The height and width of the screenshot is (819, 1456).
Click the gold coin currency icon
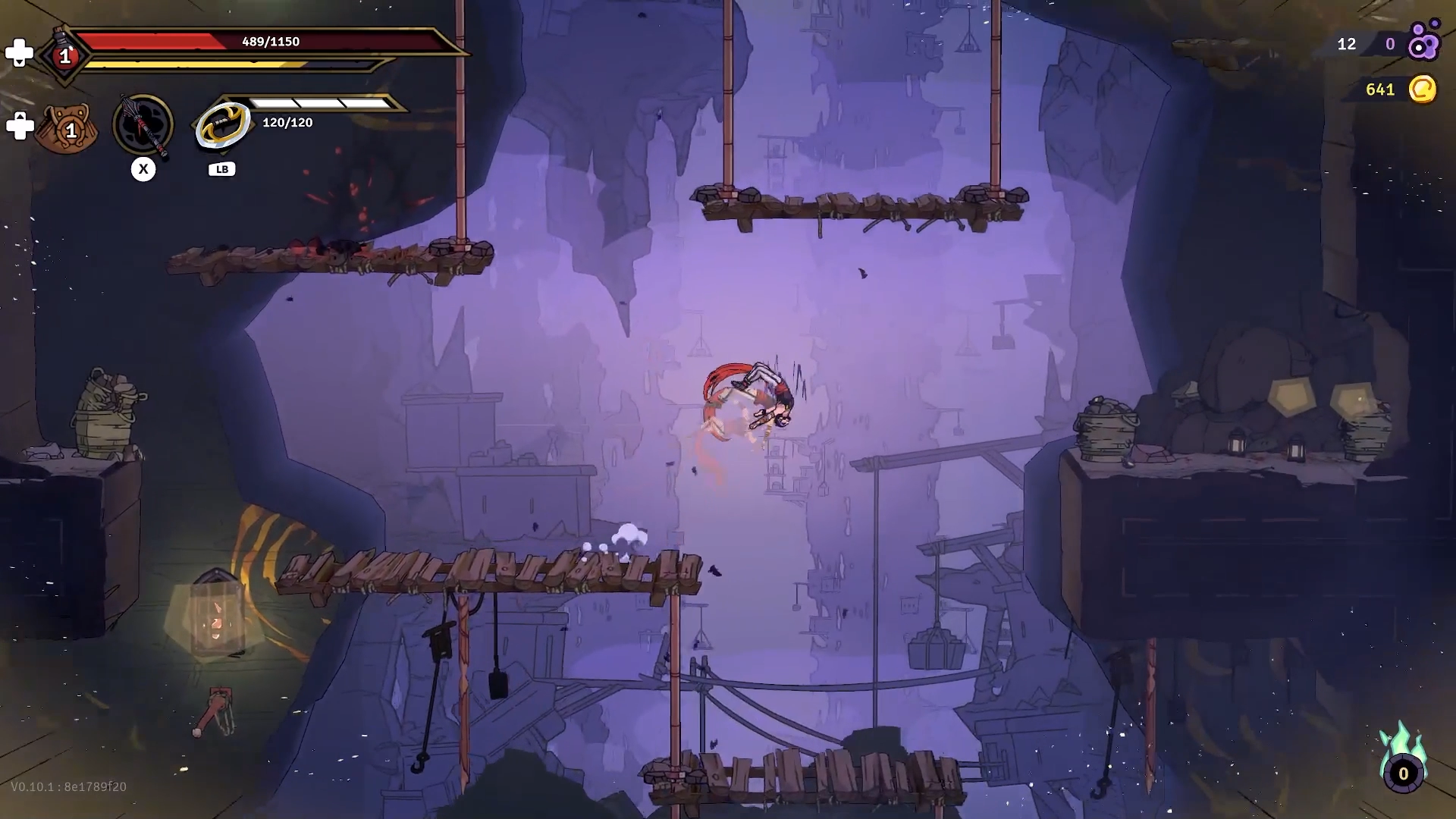(1422, 89)
